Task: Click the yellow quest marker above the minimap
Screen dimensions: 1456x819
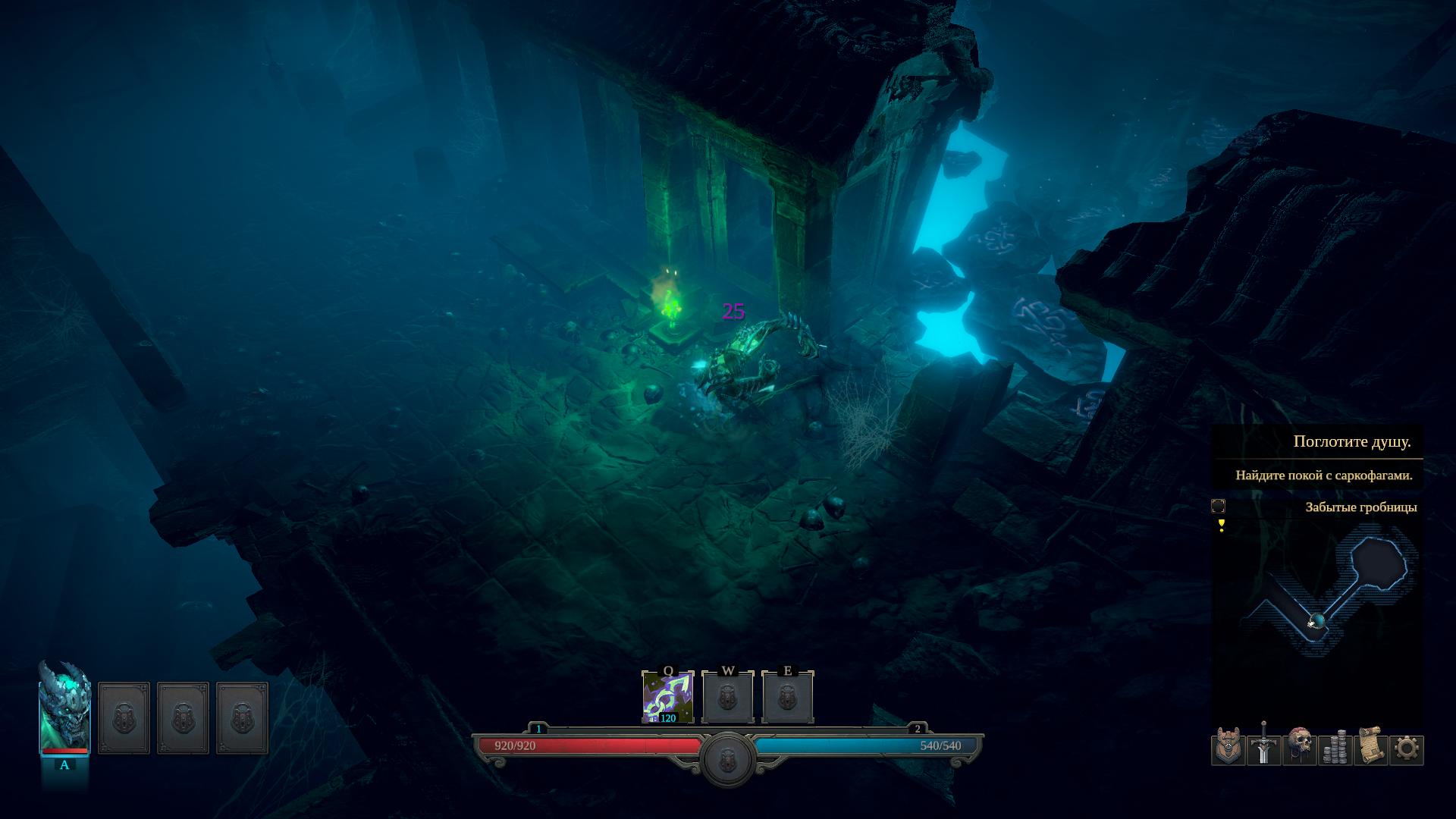Action: (1221, 525)
